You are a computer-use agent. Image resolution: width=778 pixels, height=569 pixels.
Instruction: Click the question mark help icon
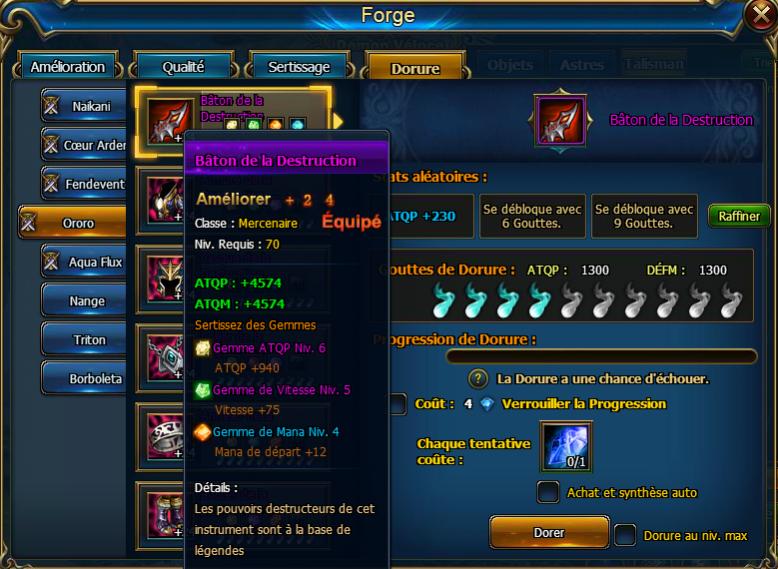pos(479,379)
